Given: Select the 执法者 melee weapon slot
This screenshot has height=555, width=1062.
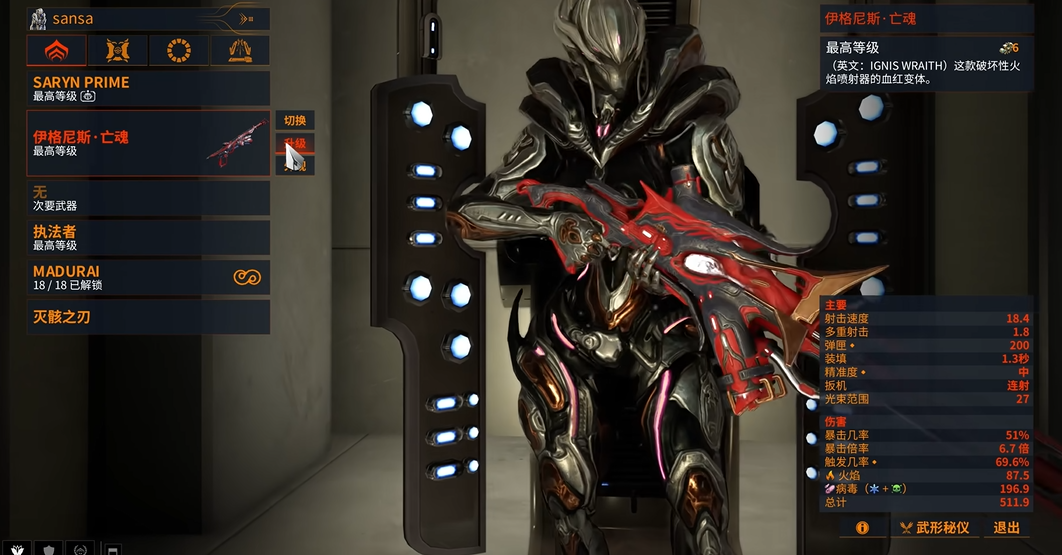Looking at the screenshot, I should pyautogui.click(x=148, y=238).
